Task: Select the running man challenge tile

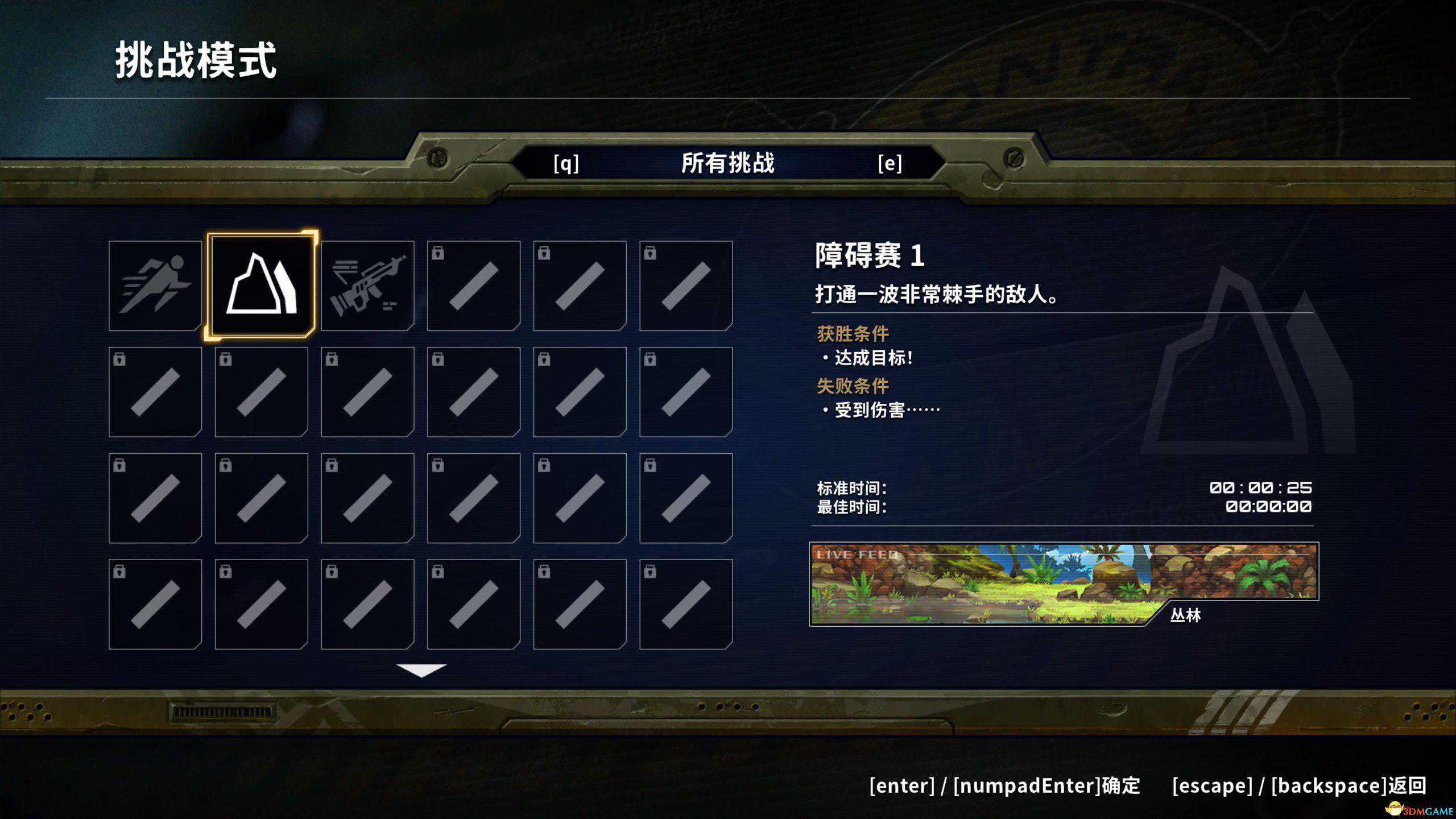Action: tap(155, 286)
